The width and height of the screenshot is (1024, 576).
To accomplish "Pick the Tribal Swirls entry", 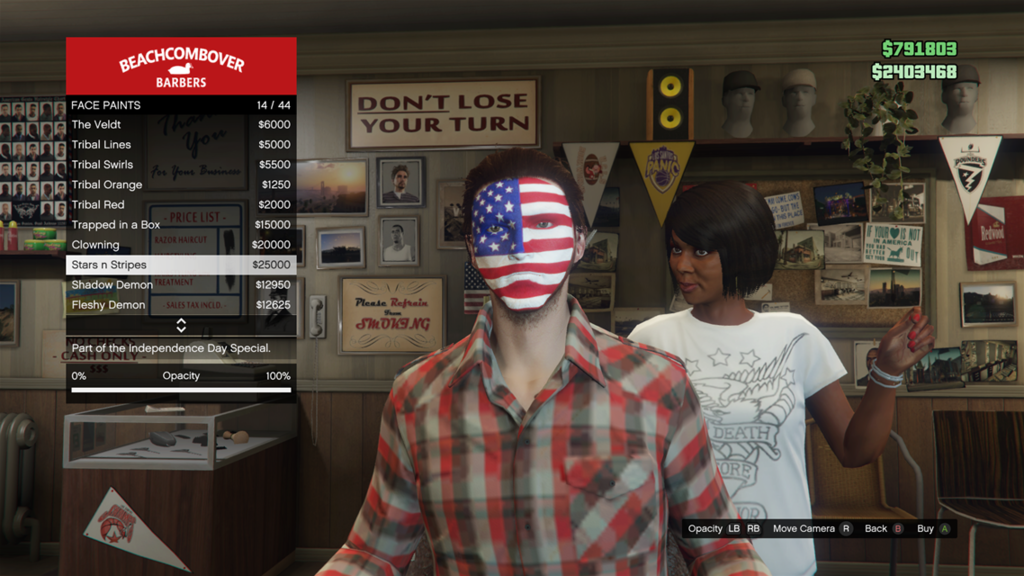I will (181, 165).
